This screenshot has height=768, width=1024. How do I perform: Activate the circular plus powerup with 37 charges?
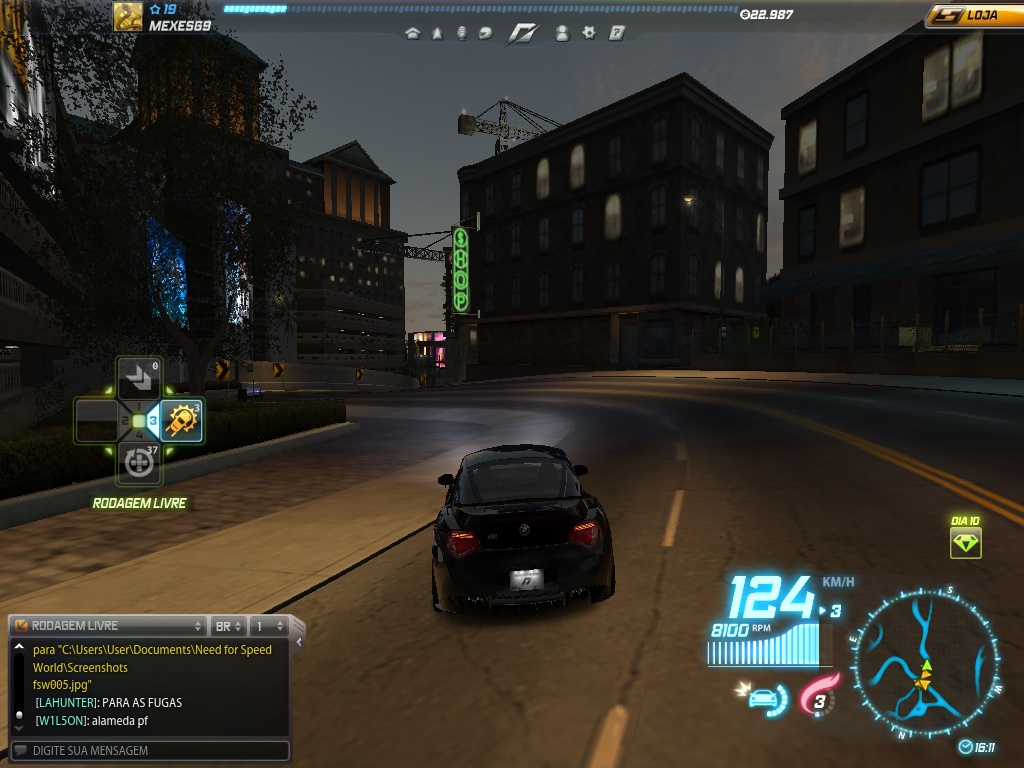tap(139, 463)
